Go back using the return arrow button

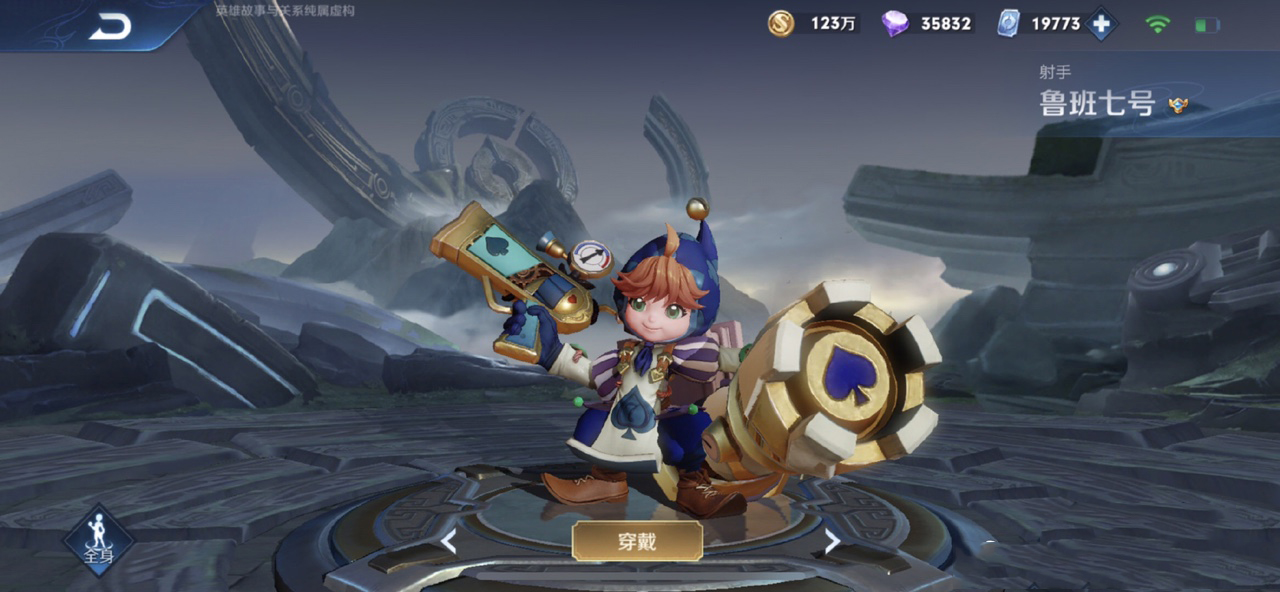(x=110, y=27)
